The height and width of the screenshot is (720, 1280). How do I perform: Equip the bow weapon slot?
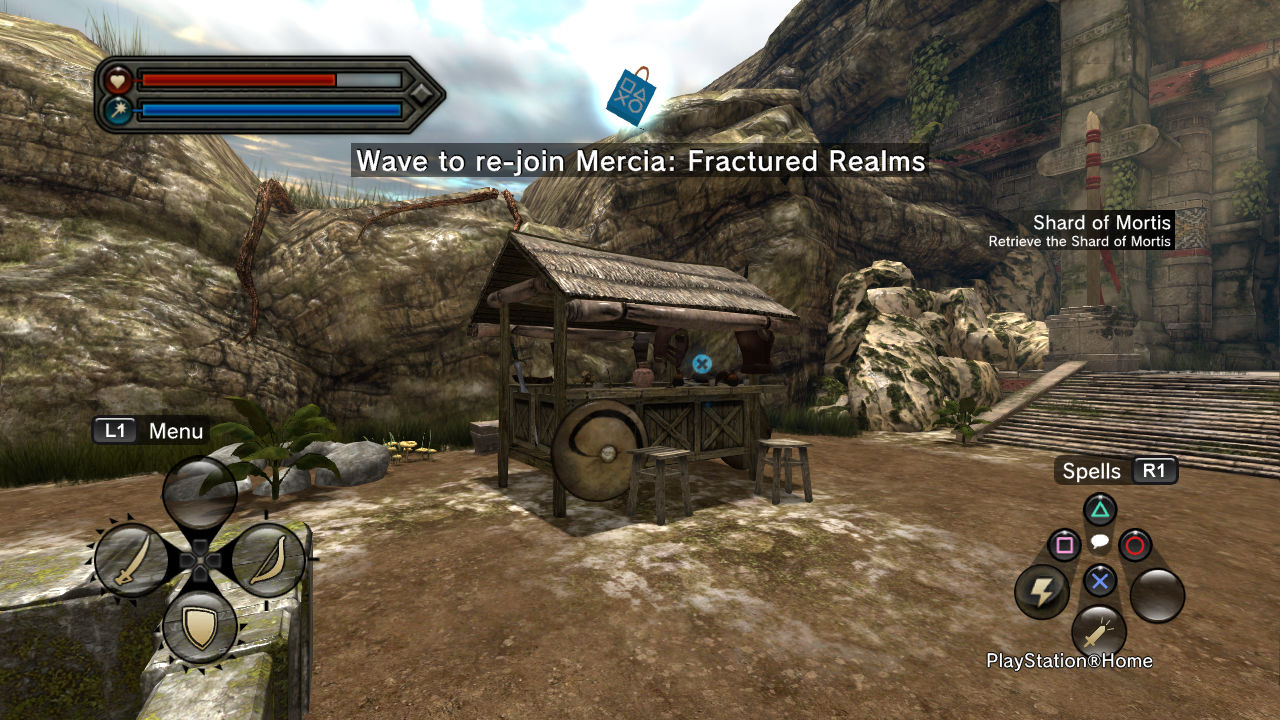pos(267,560)
